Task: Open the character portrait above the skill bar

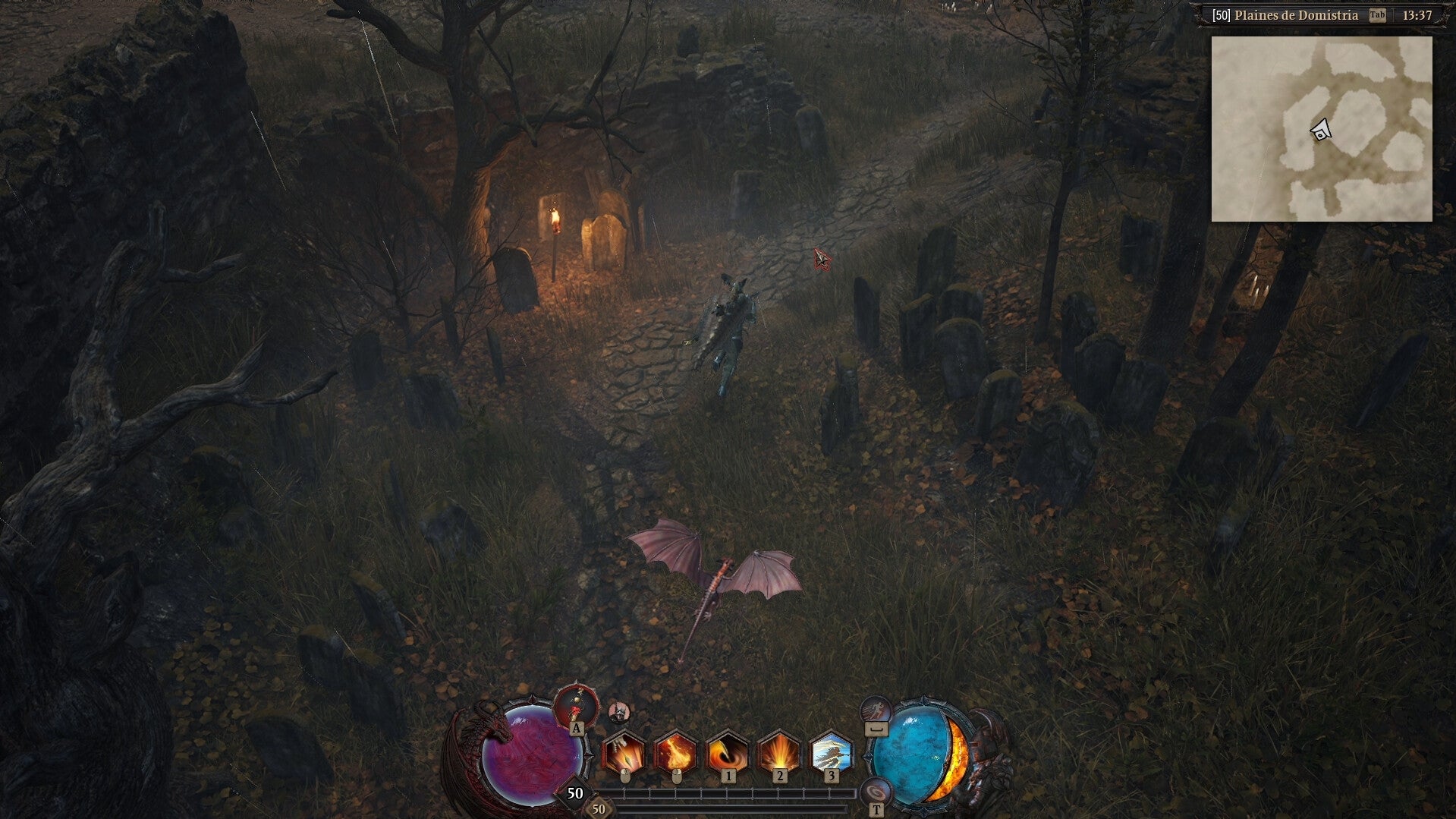Action: coord(619,712)
